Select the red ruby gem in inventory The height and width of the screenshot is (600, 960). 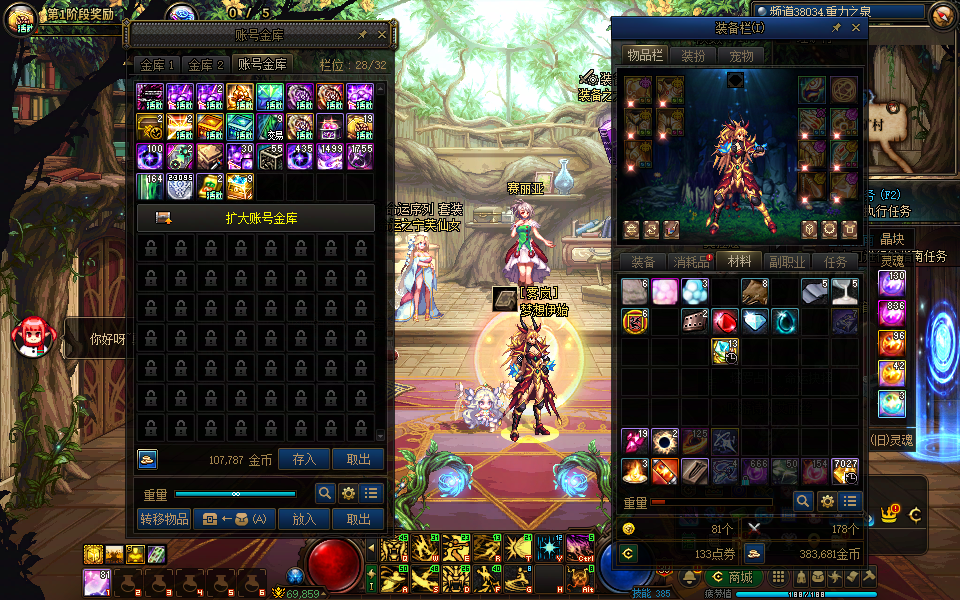[725, 321]
